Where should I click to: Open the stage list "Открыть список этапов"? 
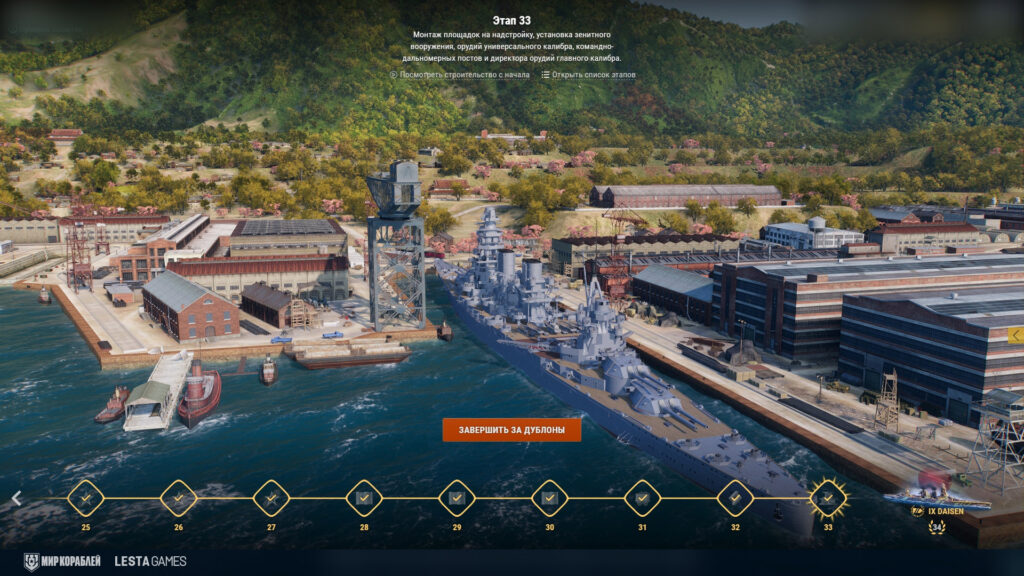tap(588, 74)
